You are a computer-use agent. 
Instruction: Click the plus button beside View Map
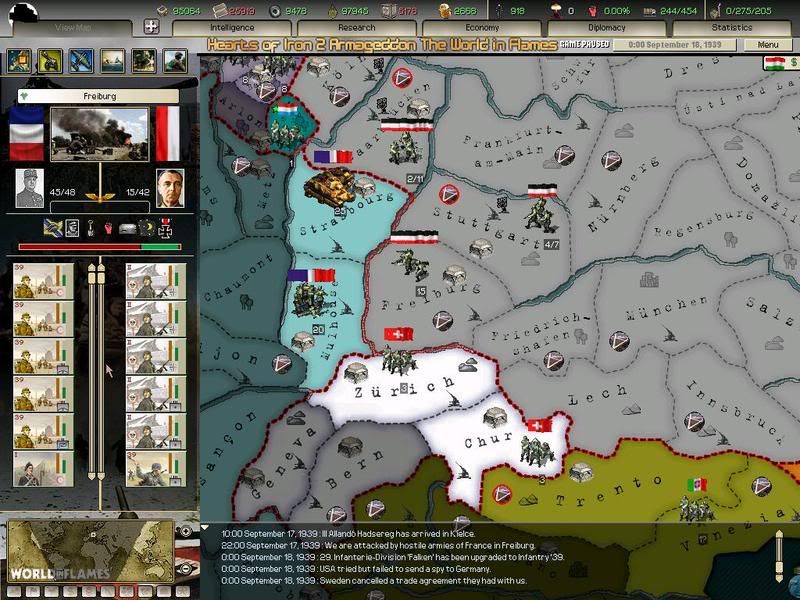152,28
